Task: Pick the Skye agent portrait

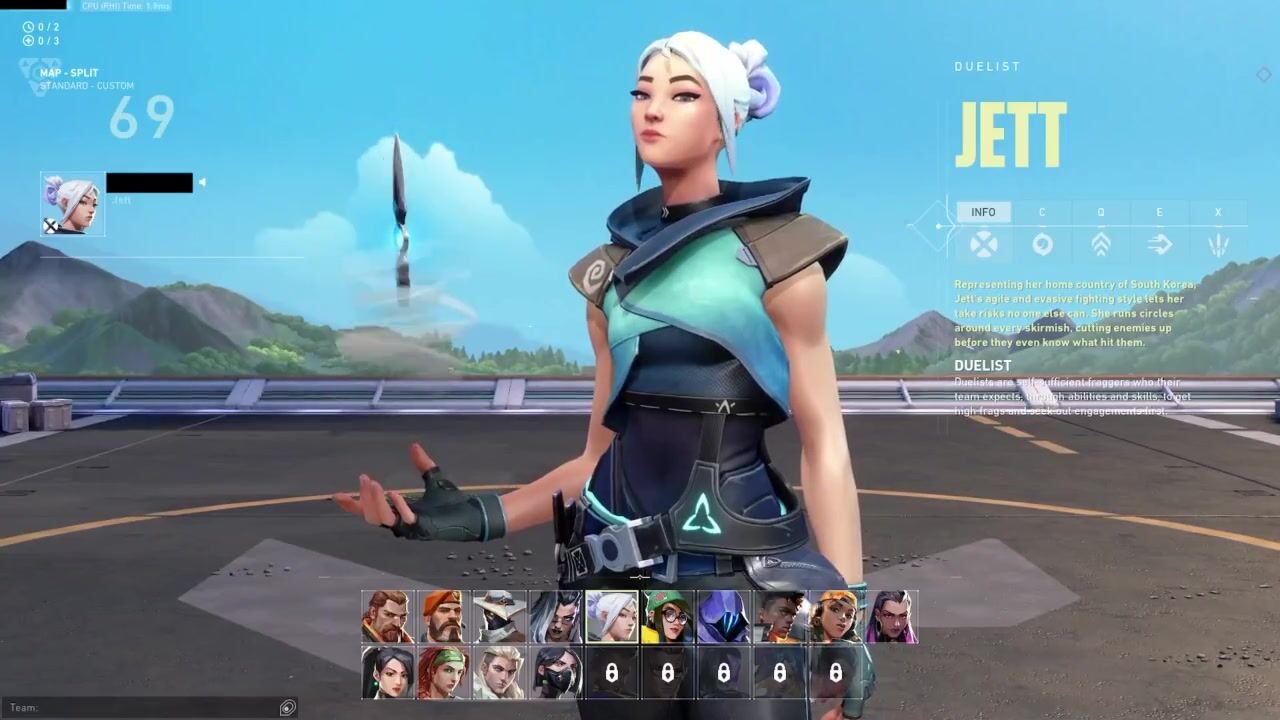Action: [x=443, y=672]
